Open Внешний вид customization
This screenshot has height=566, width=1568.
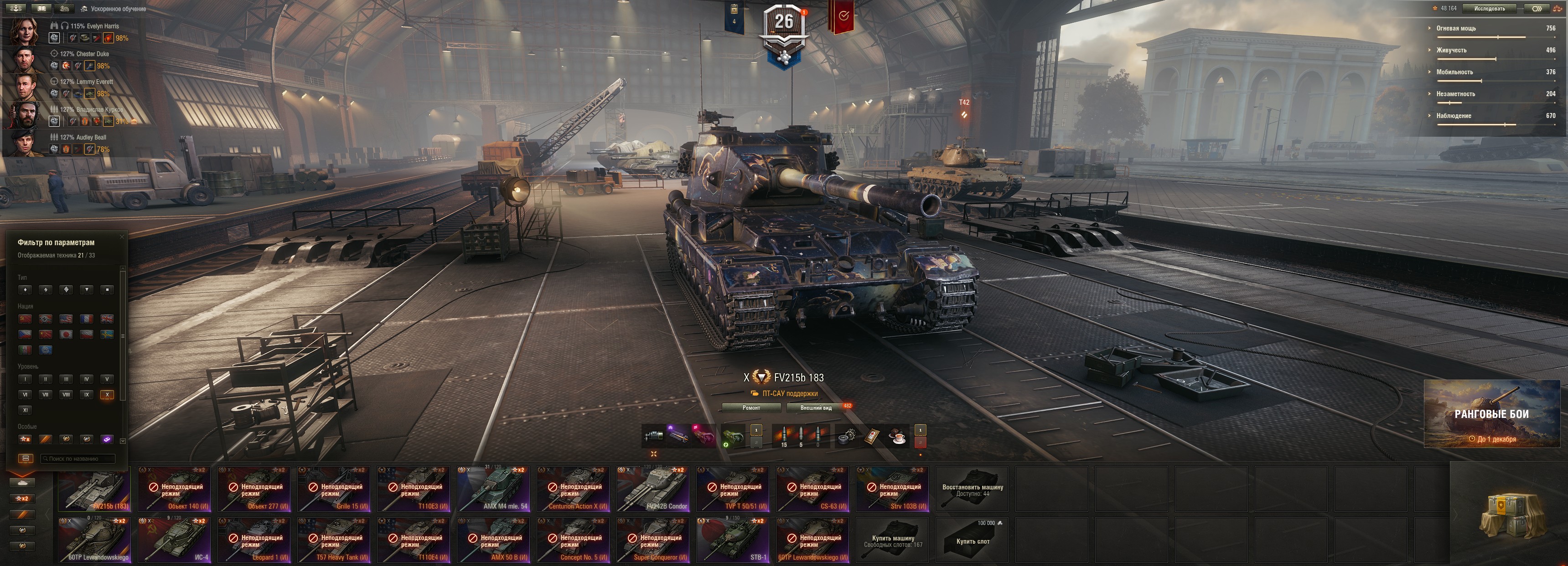816,408
